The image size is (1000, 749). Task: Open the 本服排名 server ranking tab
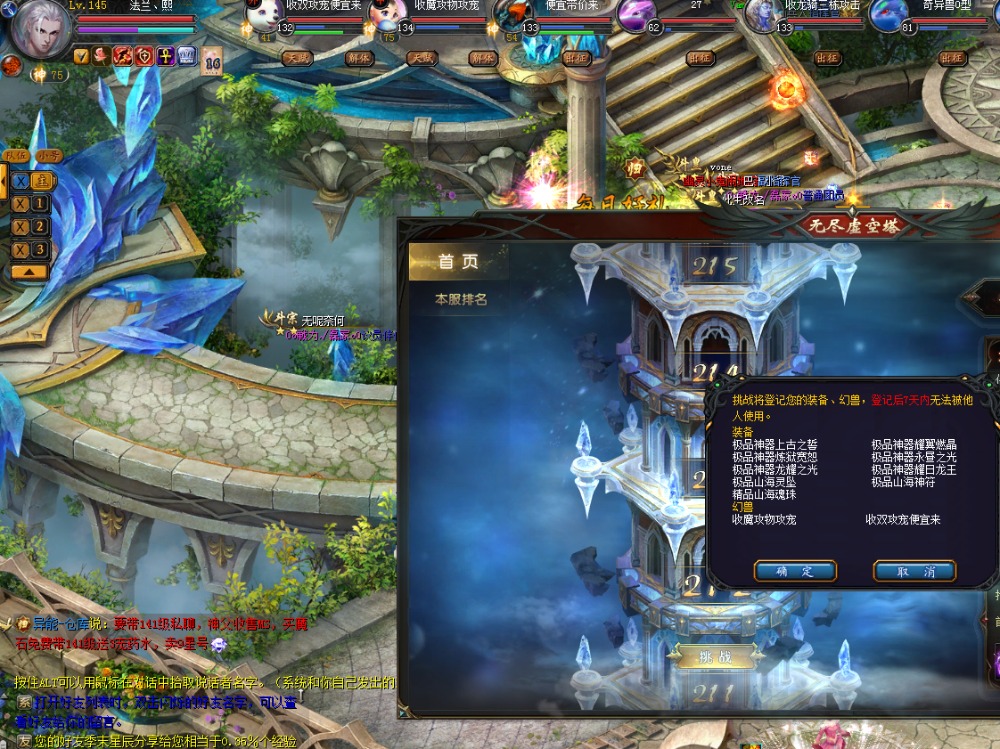(461, 299)
